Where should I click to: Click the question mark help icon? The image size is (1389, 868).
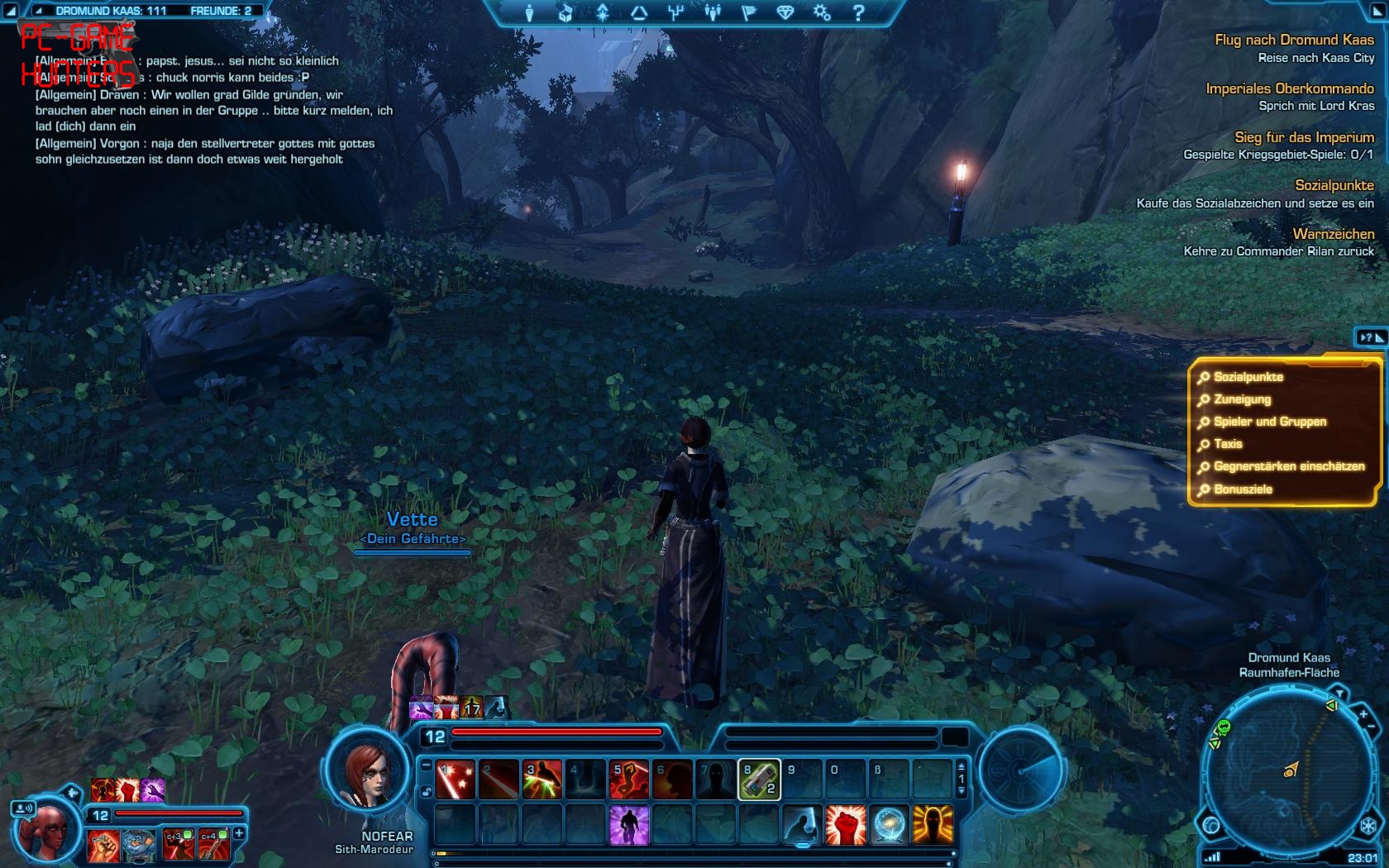(x=858, y=13)
